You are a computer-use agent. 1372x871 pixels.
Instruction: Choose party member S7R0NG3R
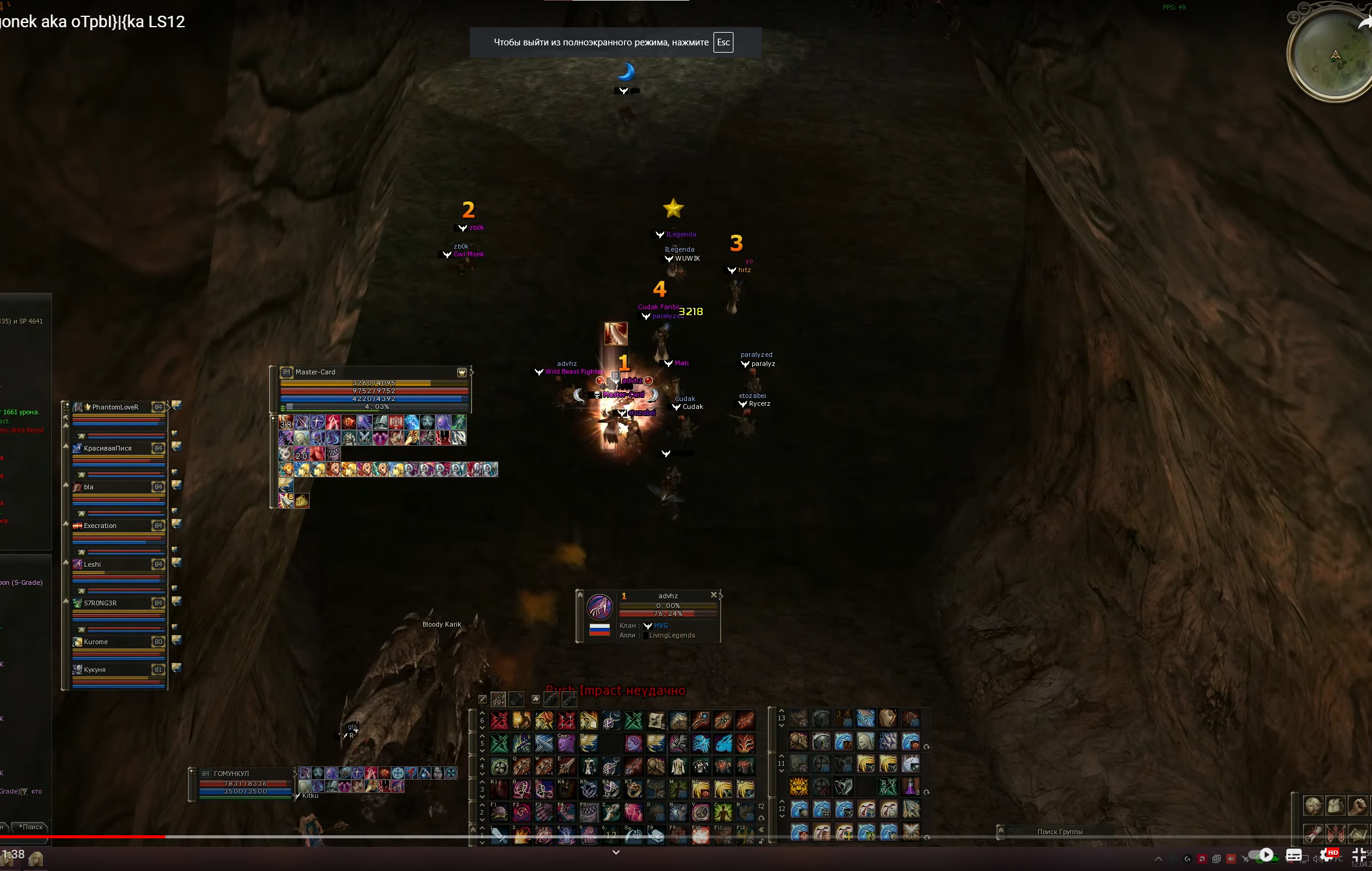[100, 603]
